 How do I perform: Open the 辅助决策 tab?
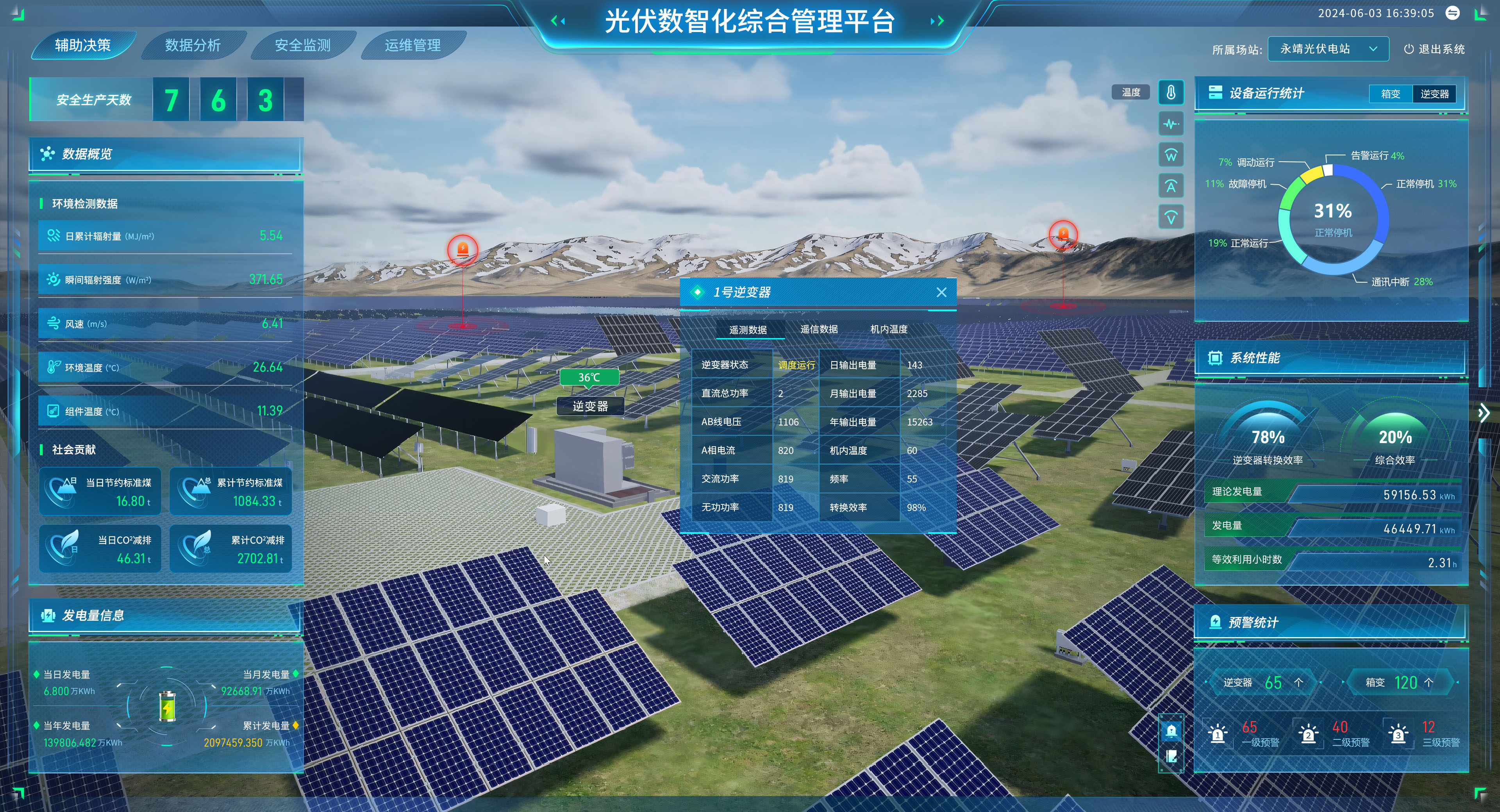click(x=83, y=45)
